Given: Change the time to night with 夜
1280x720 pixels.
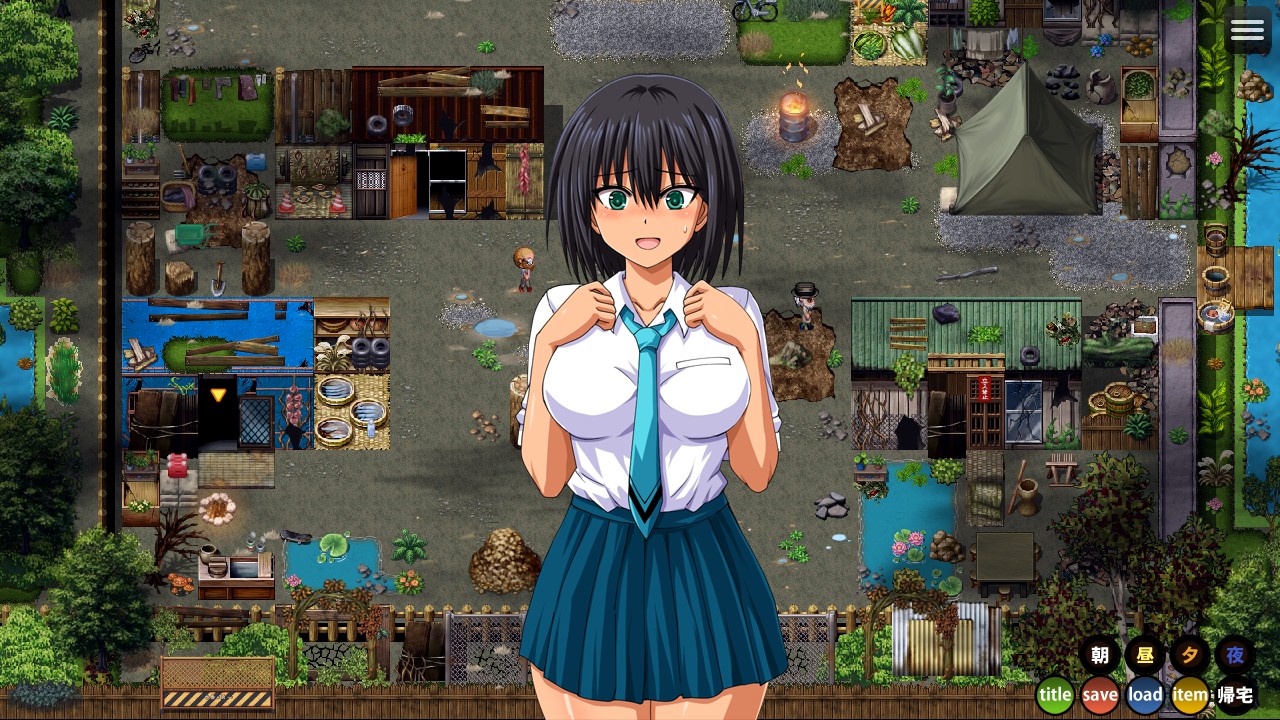Looking at the screenshot, I should (x=1234, y=657).
